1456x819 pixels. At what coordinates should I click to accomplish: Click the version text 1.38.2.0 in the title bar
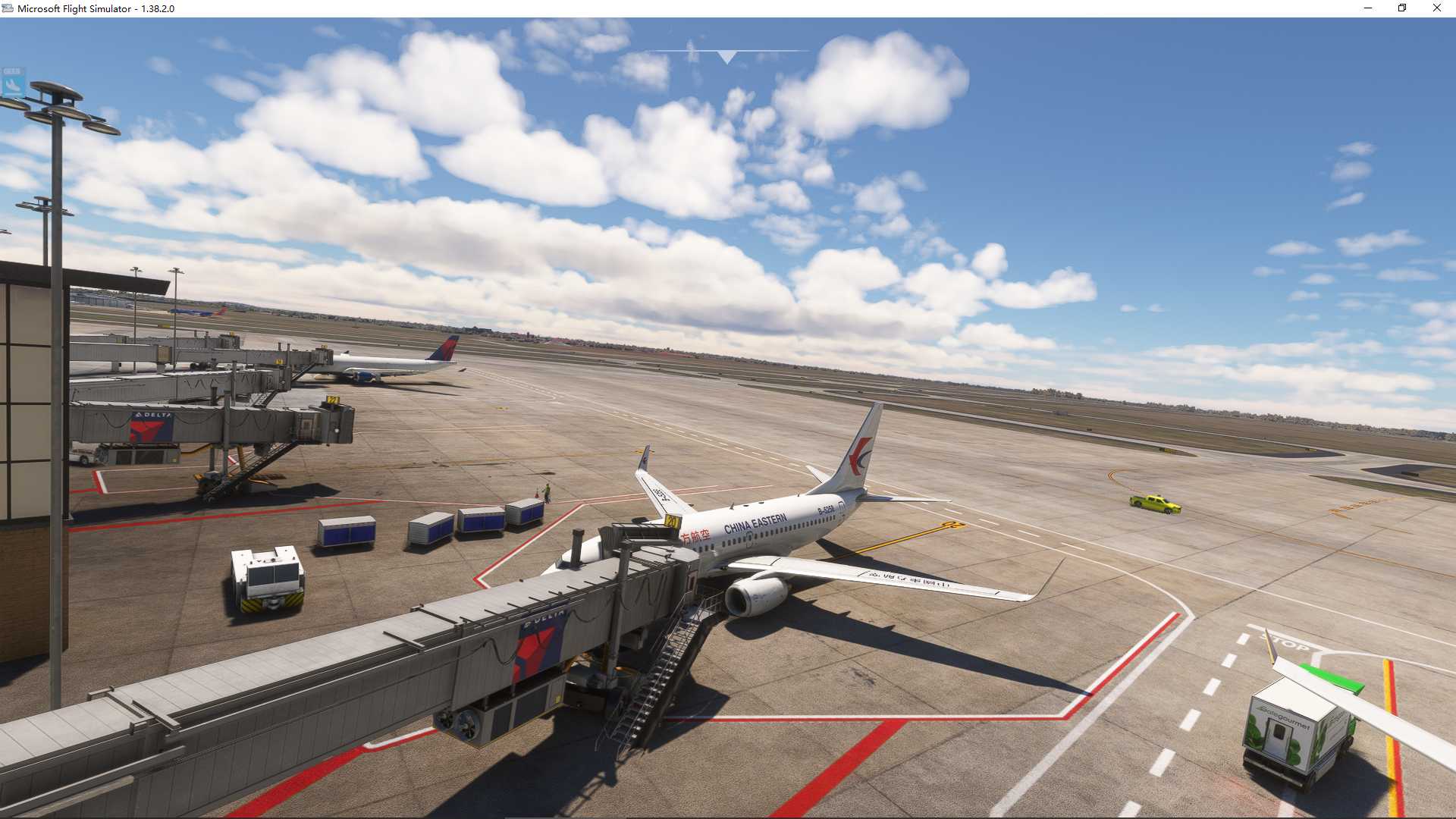[x=157, y=8]
